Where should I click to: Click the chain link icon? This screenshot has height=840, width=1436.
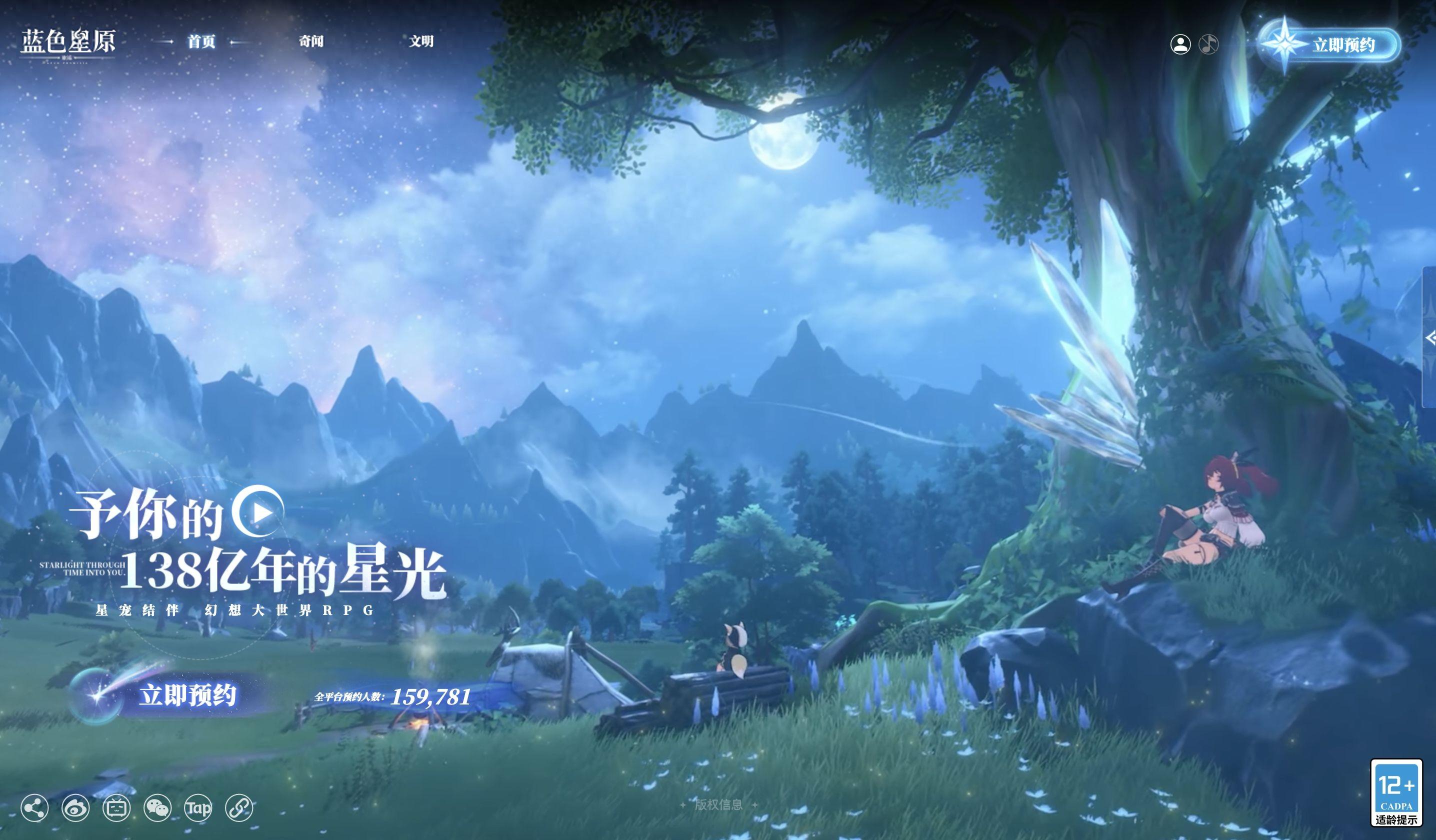click(x=239, y=808)
